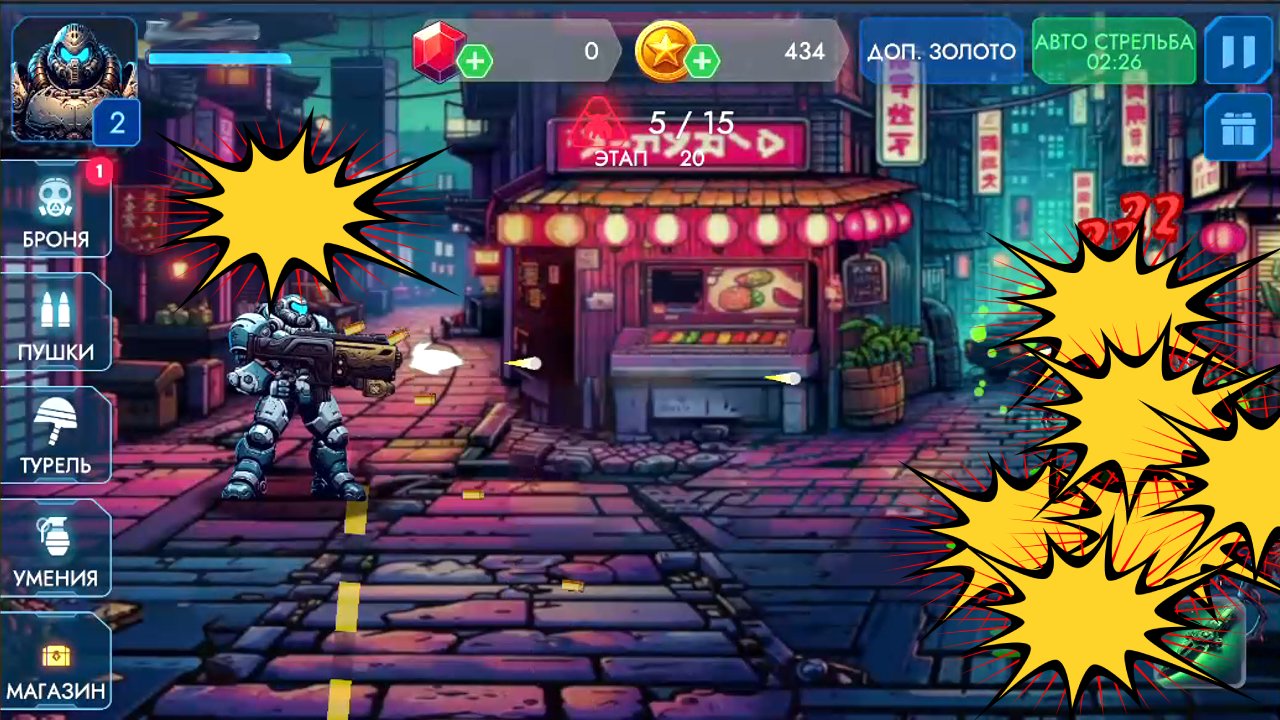Select the ТУРЕЛЬ turret tab
Screen dimensions: 1280x720
click(56, 436)
